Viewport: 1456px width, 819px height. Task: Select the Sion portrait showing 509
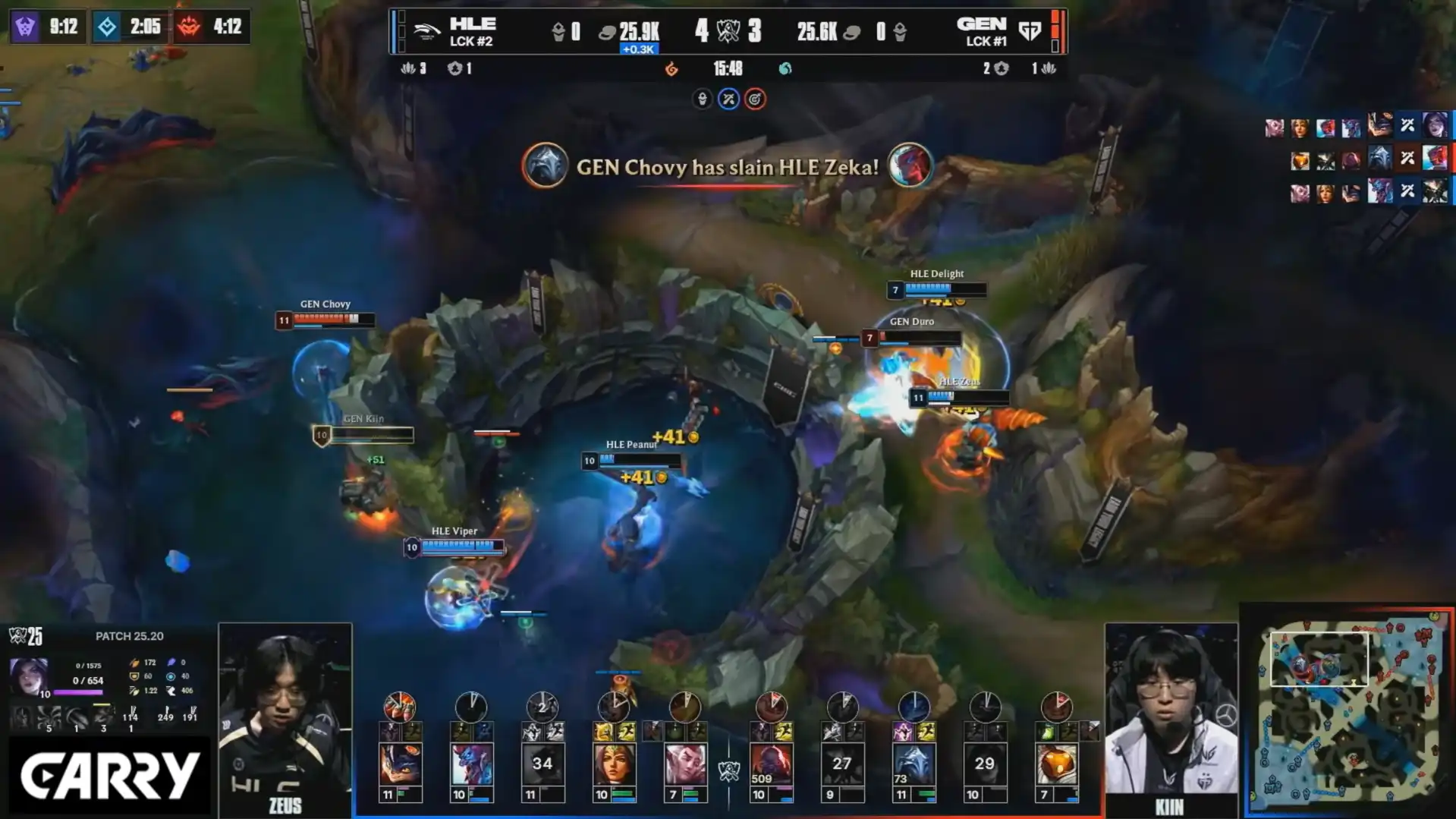click(771, 764)
